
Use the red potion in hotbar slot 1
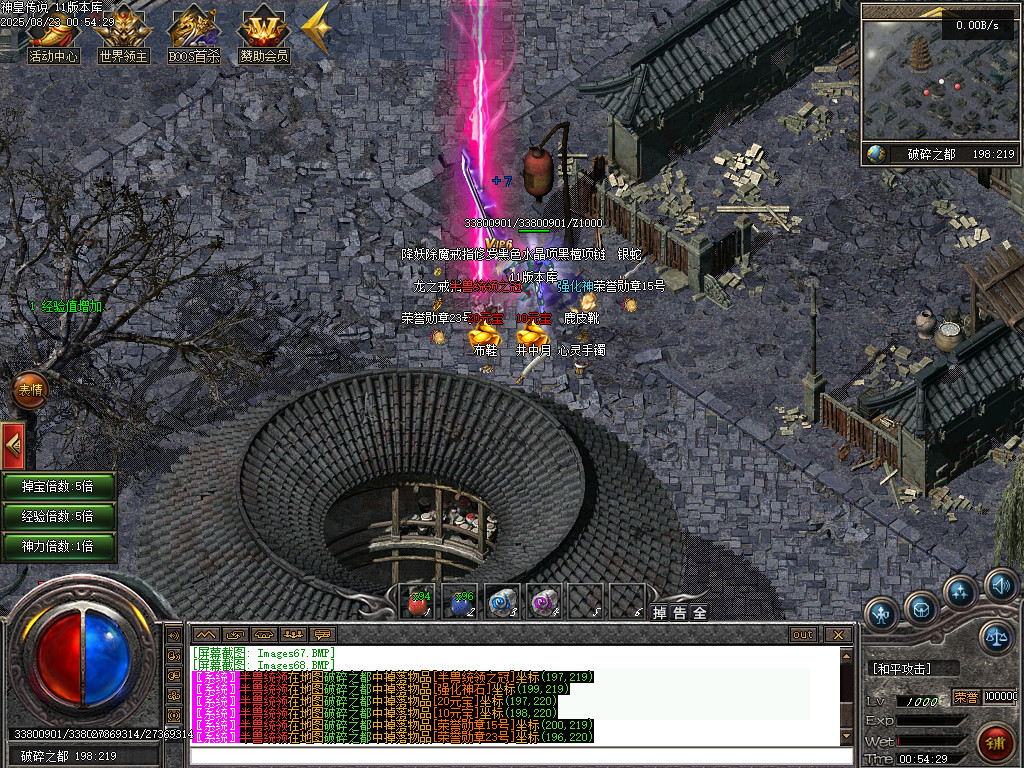click(x=418, y=602)
